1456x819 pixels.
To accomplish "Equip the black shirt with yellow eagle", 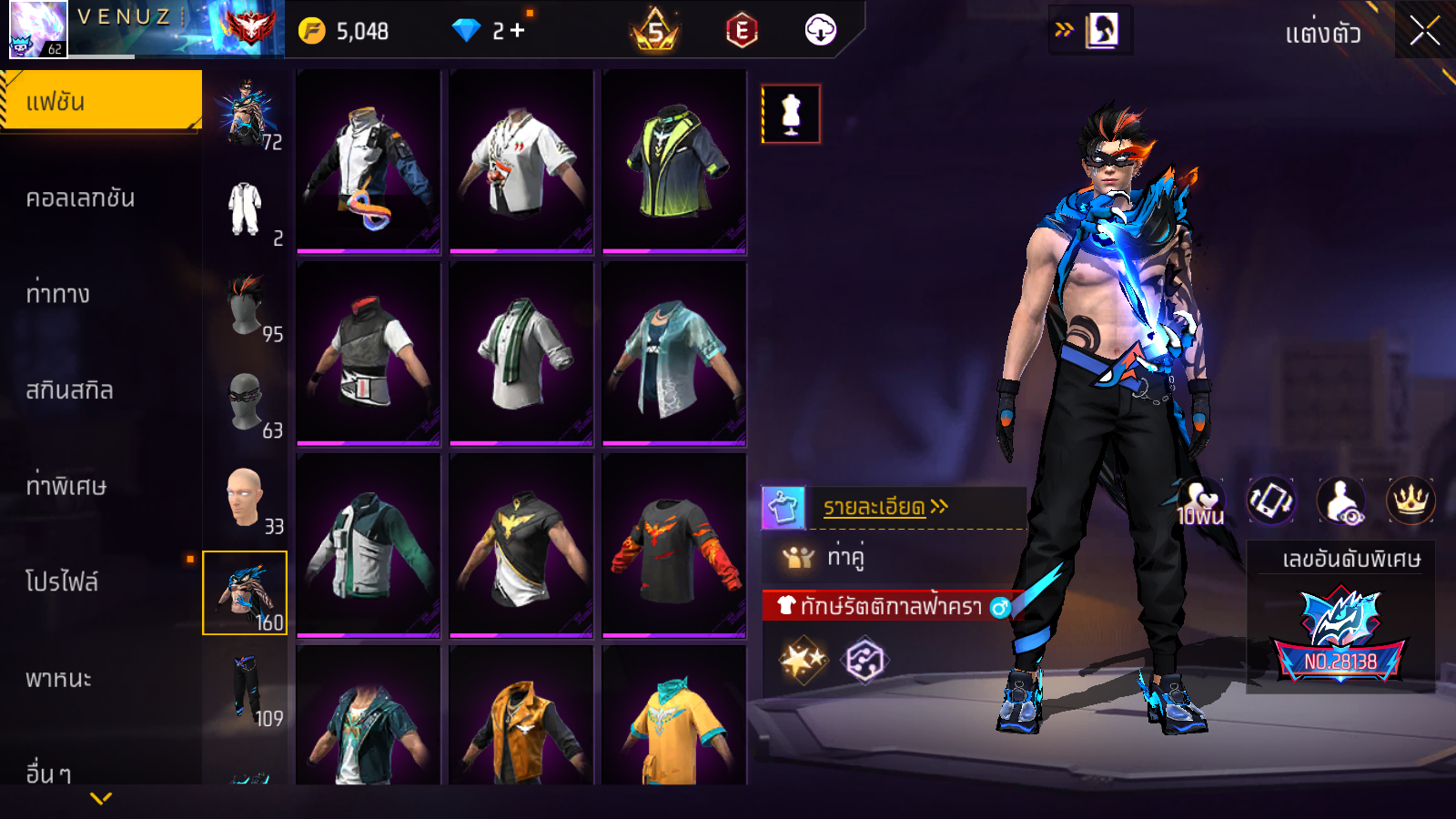I will click(521, 546).
